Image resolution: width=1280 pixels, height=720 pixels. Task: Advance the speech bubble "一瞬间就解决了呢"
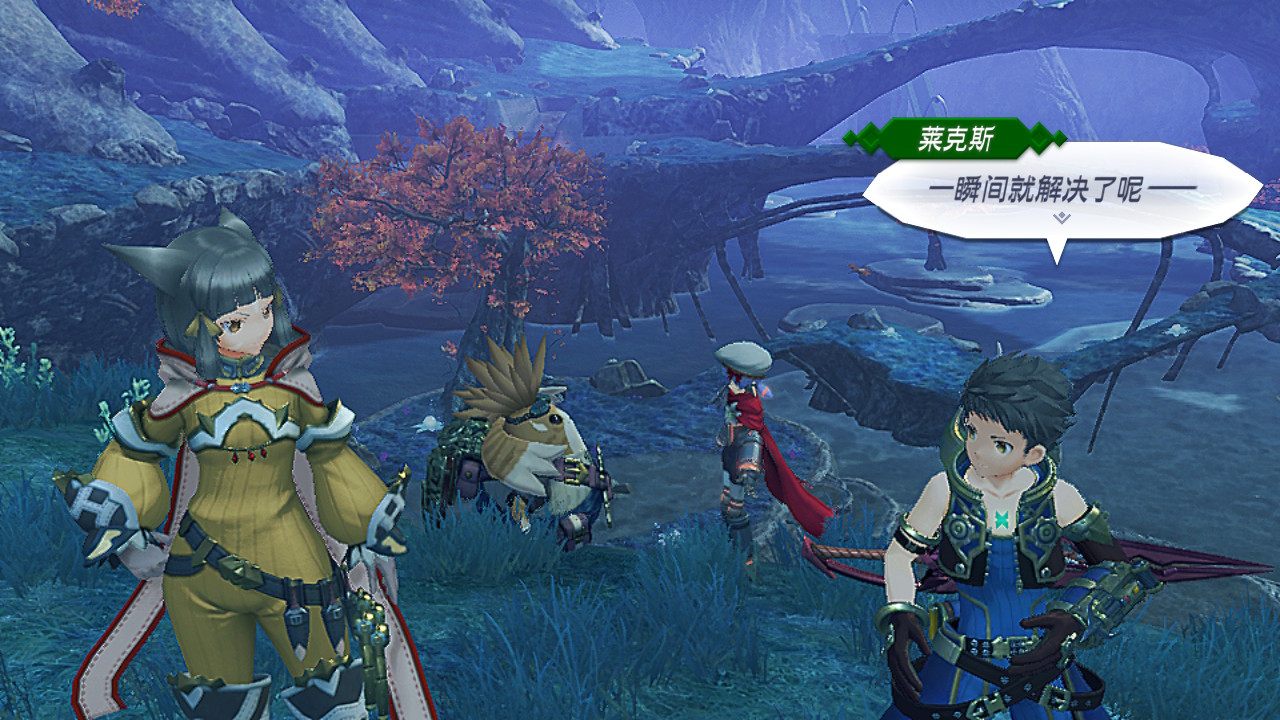(x=1060, y=189)
